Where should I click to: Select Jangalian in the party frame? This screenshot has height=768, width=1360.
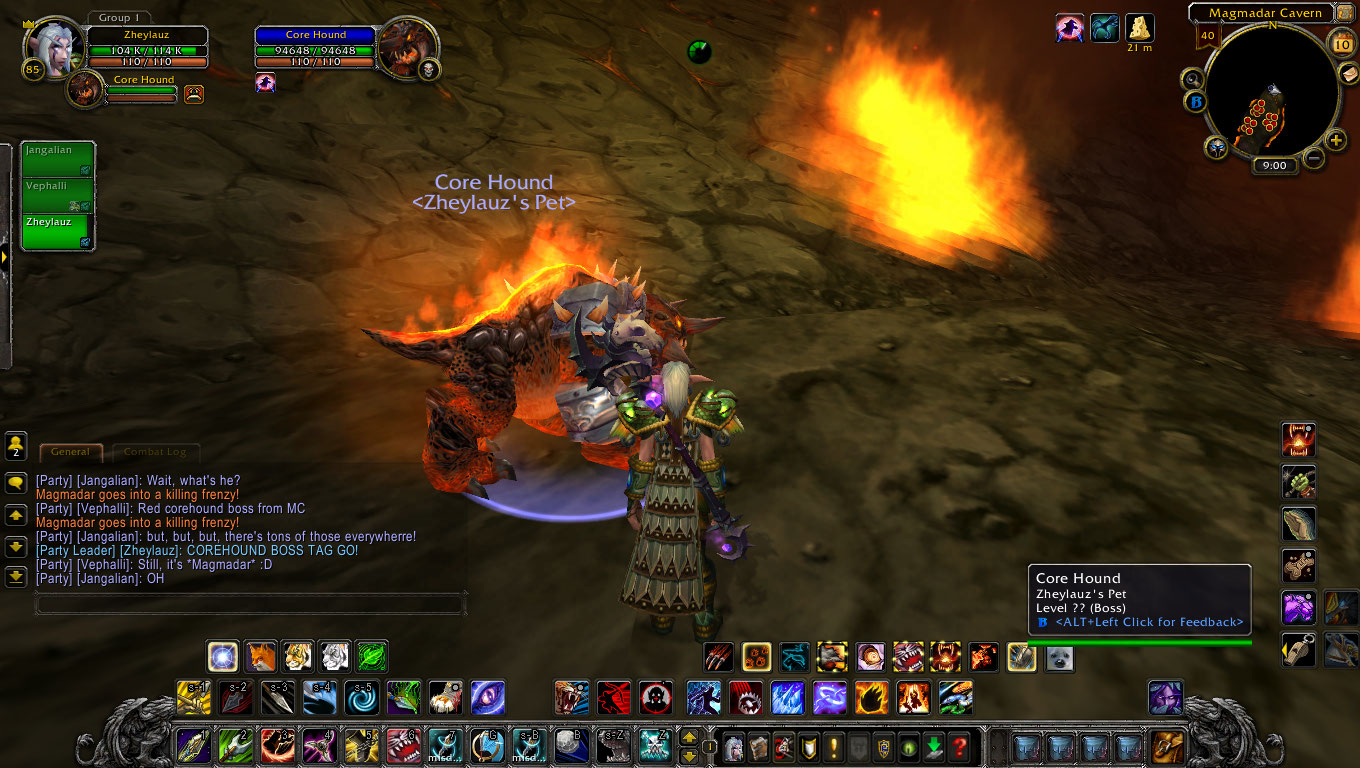tap(58, 159)
